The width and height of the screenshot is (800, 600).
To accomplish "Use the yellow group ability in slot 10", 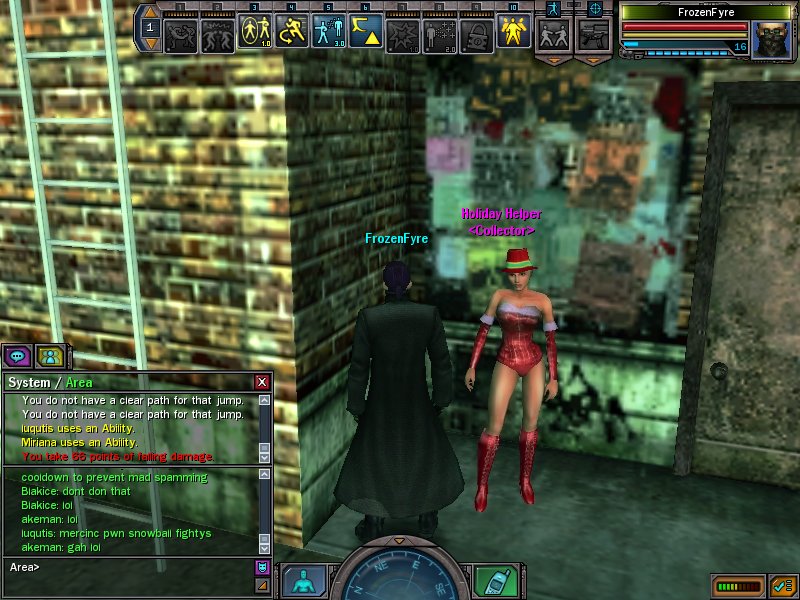I will 514,34.
